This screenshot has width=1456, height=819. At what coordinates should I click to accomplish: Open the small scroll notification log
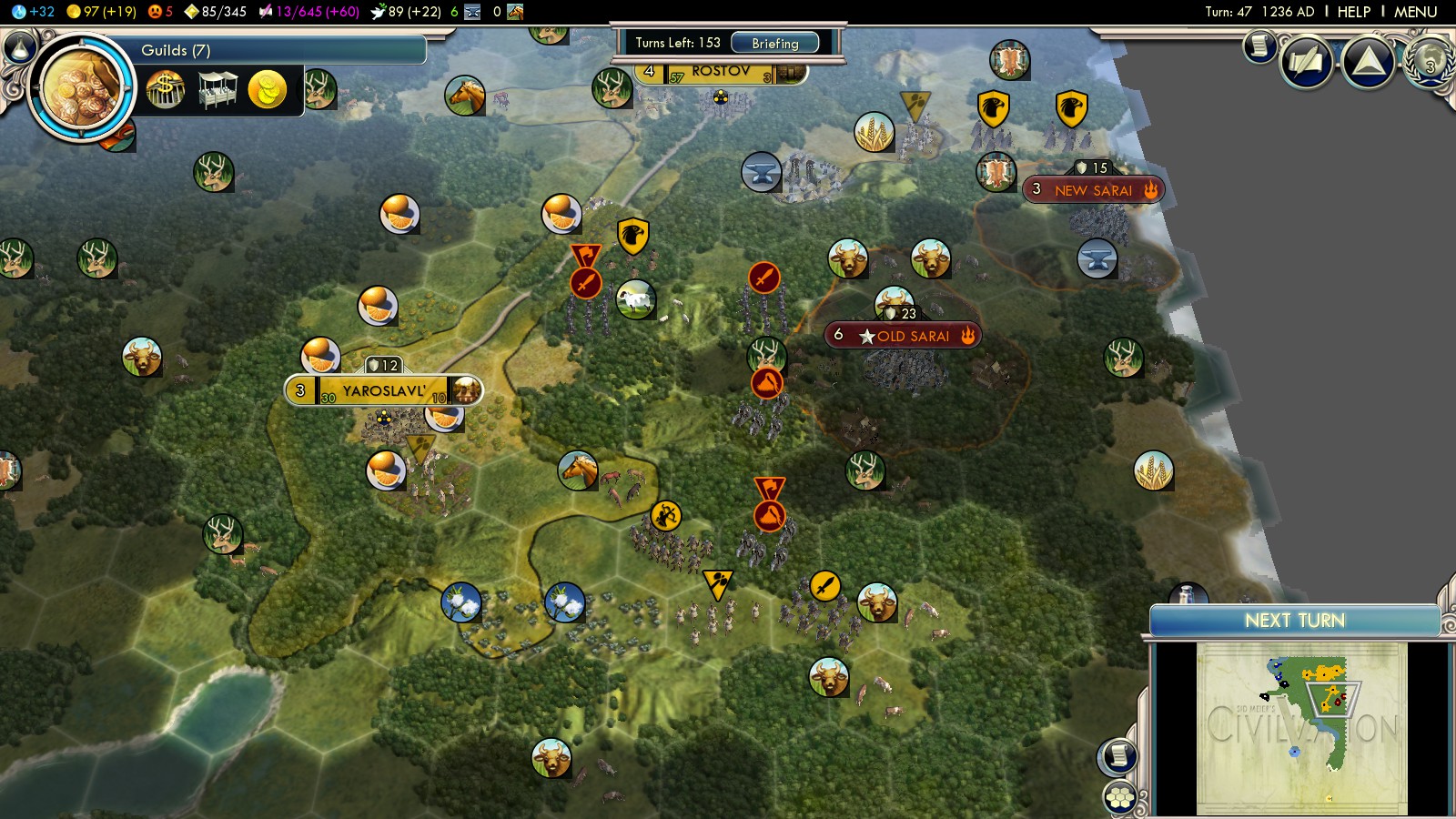(1260, 45)
